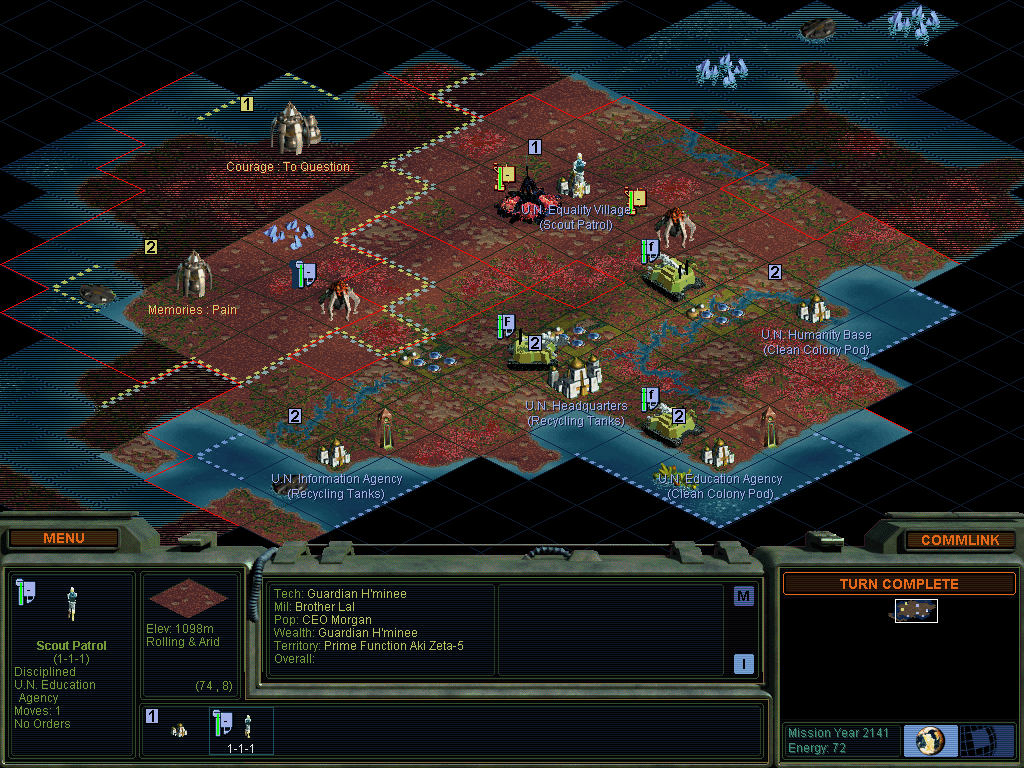Click the M button in the info panel
The width and height of the screenshot is (1024, 768).
point(743,597)
